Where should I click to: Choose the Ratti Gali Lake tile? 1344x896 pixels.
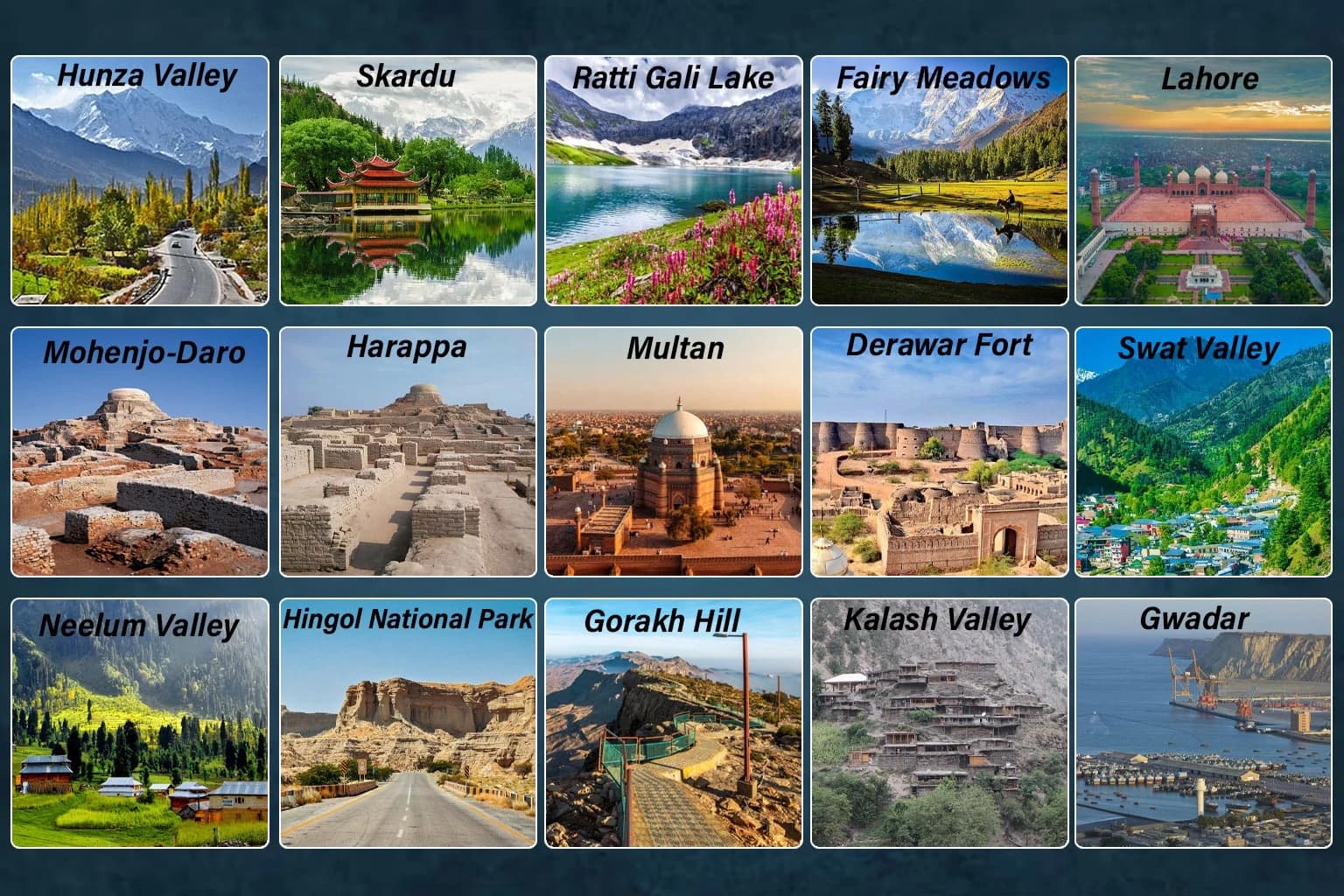673,181
